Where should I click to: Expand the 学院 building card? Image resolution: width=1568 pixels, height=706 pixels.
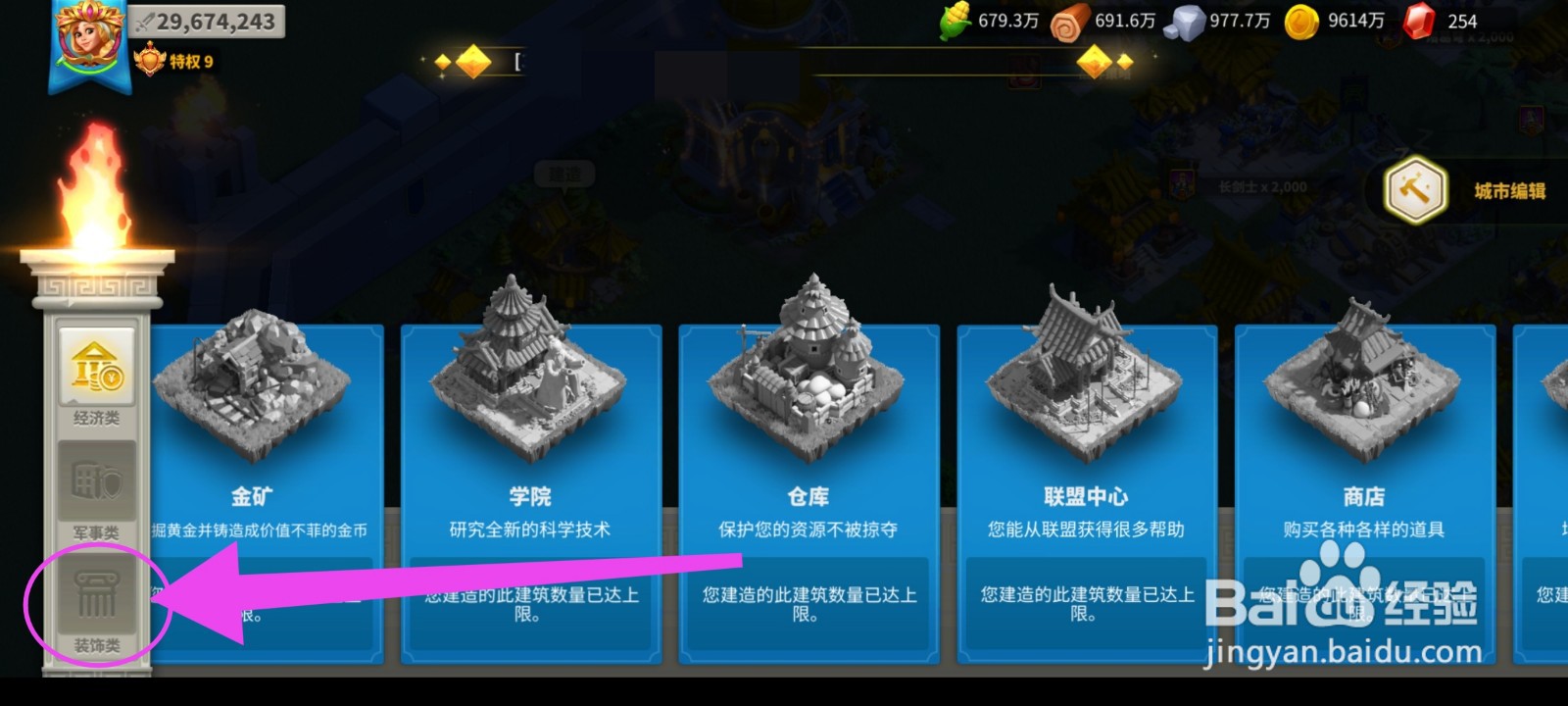pos(530,495)
